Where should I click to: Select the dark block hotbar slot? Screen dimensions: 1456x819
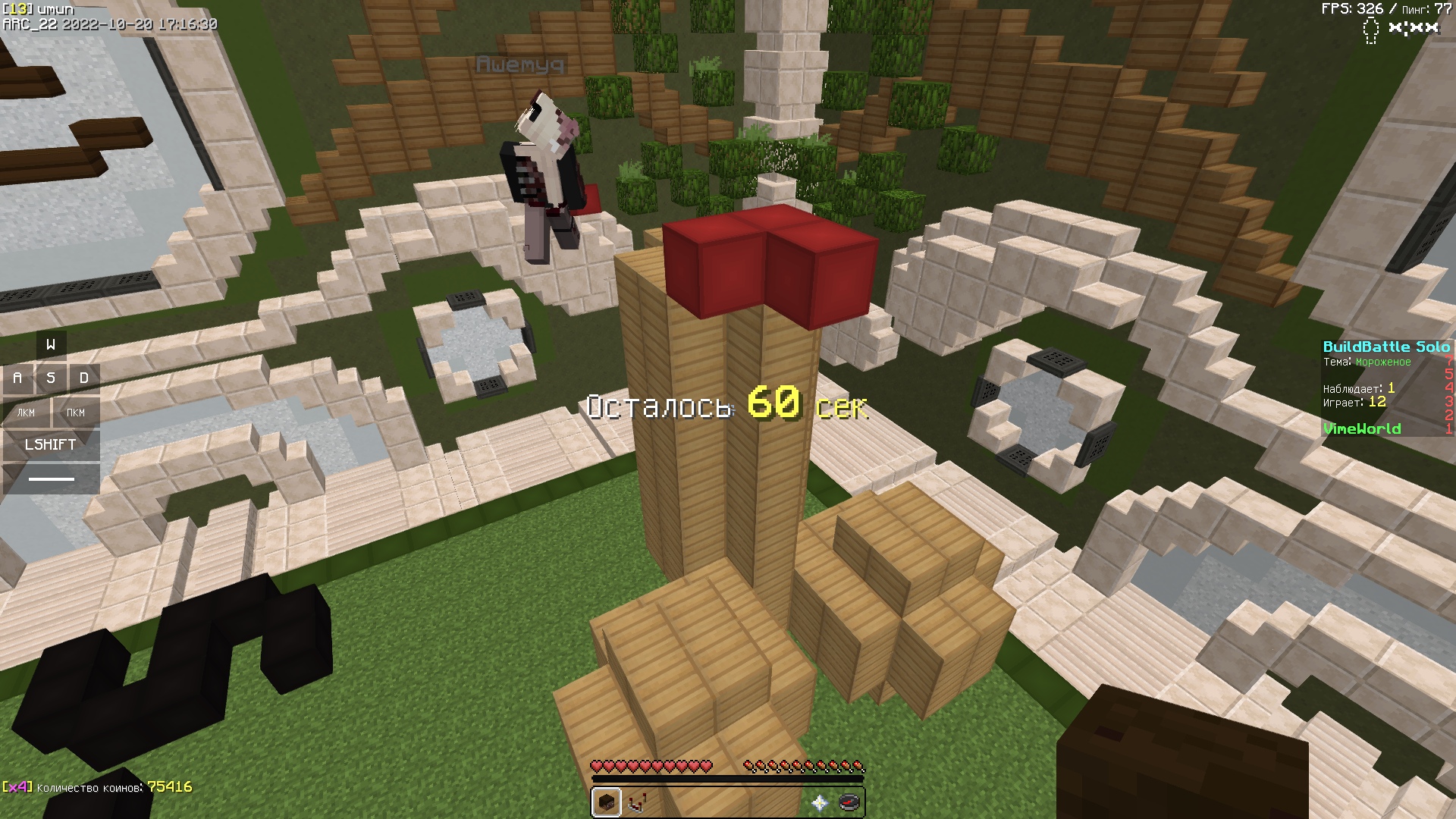(x=607, y=802)
